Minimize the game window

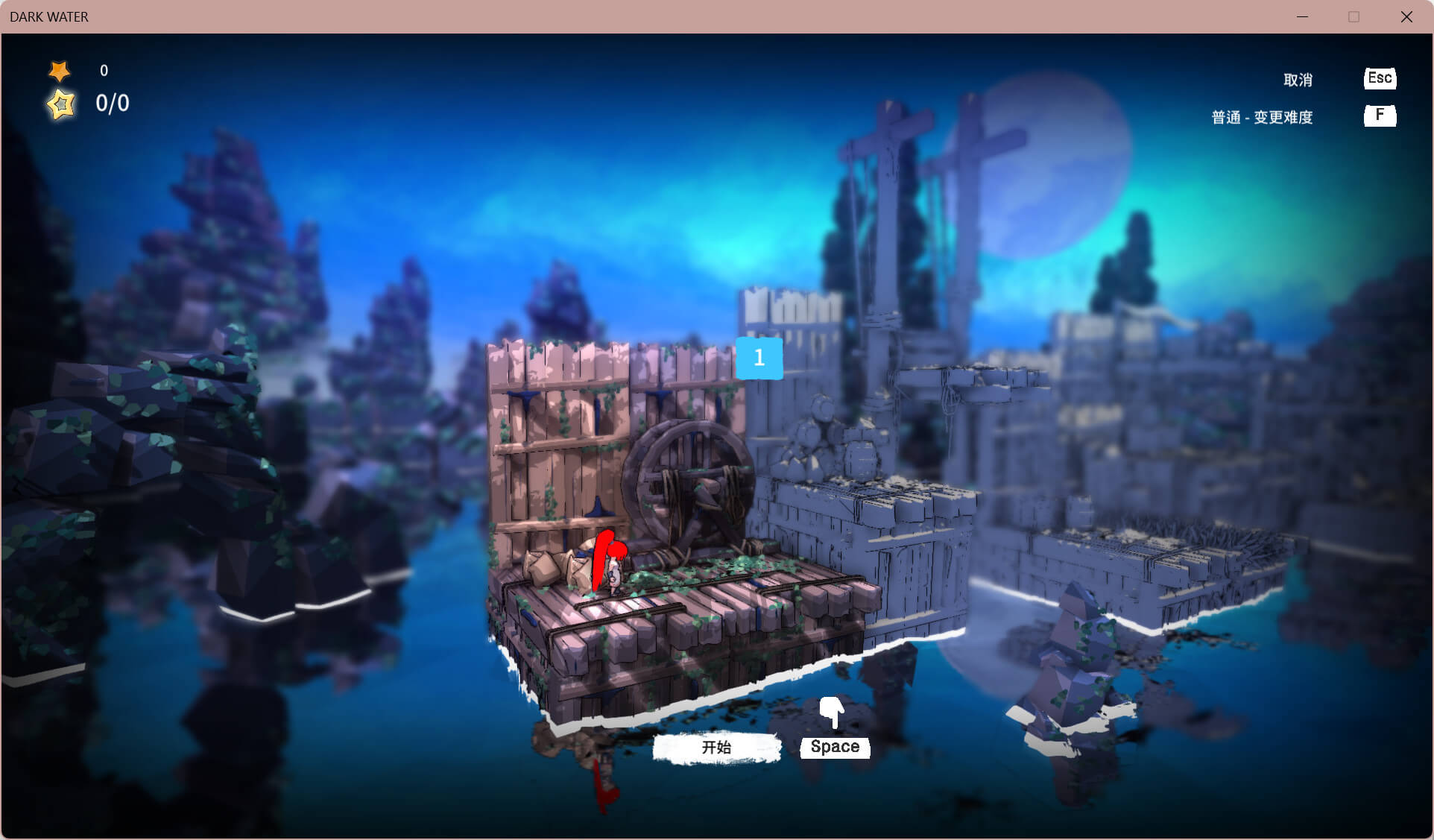pyautogui.click(x=1302, y=16)
